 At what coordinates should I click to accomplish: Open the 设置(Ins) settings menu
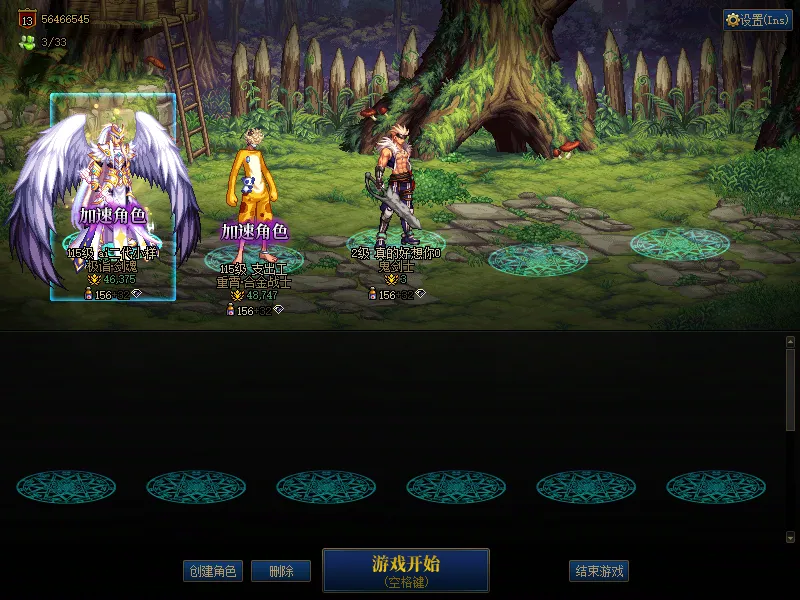[758, 20]
